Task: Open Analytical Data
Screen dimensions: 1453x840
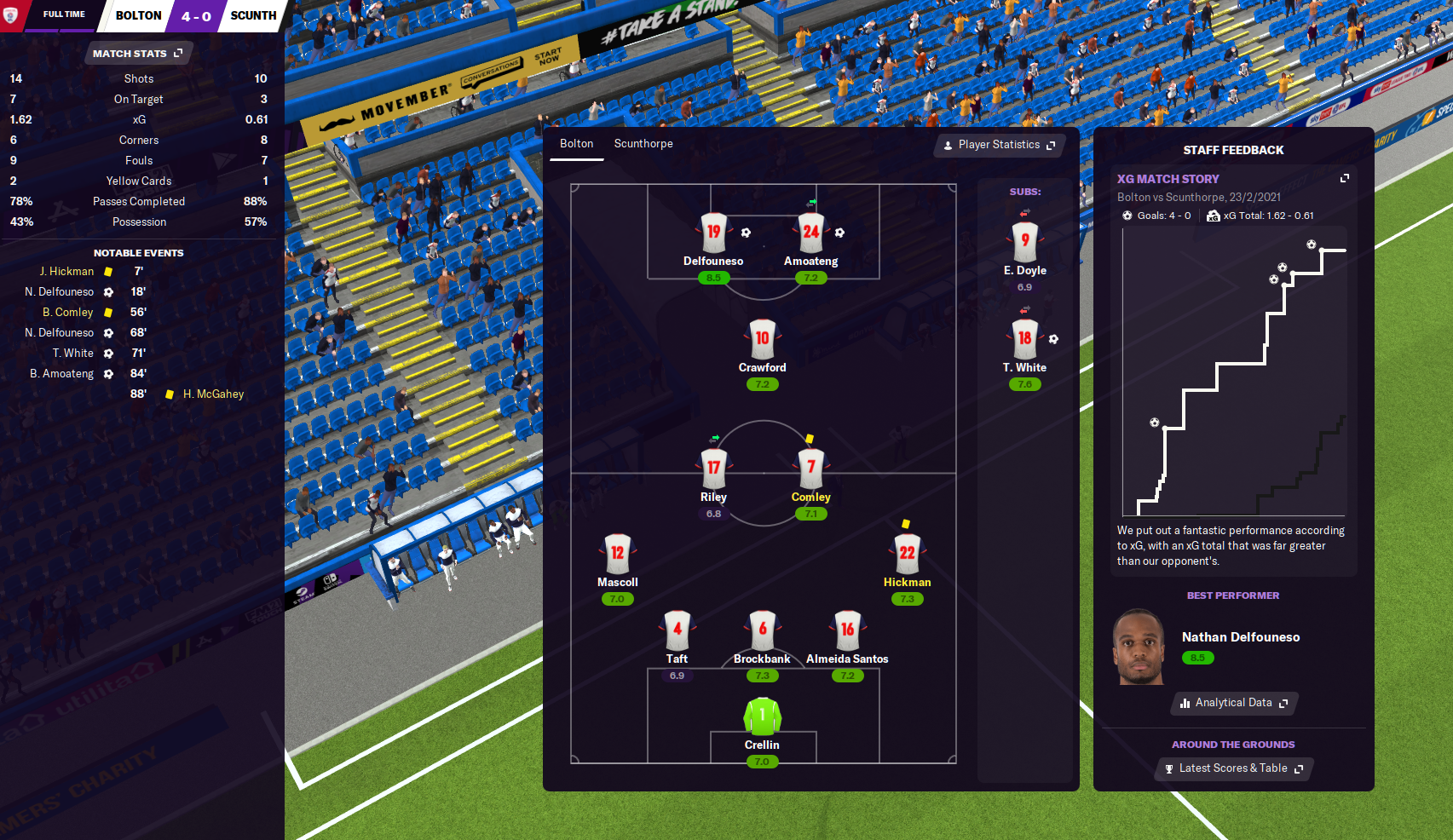Action: click(x=1233, y=703)
